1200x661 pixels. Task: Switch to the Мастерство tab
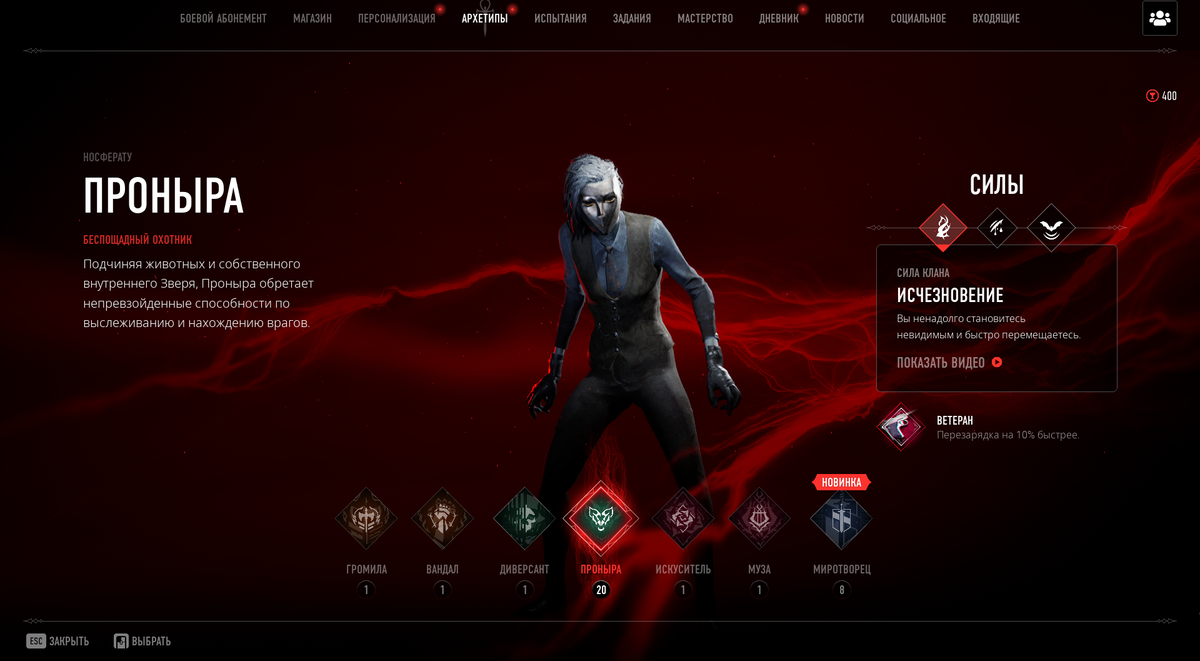click(x=704, y=18)
